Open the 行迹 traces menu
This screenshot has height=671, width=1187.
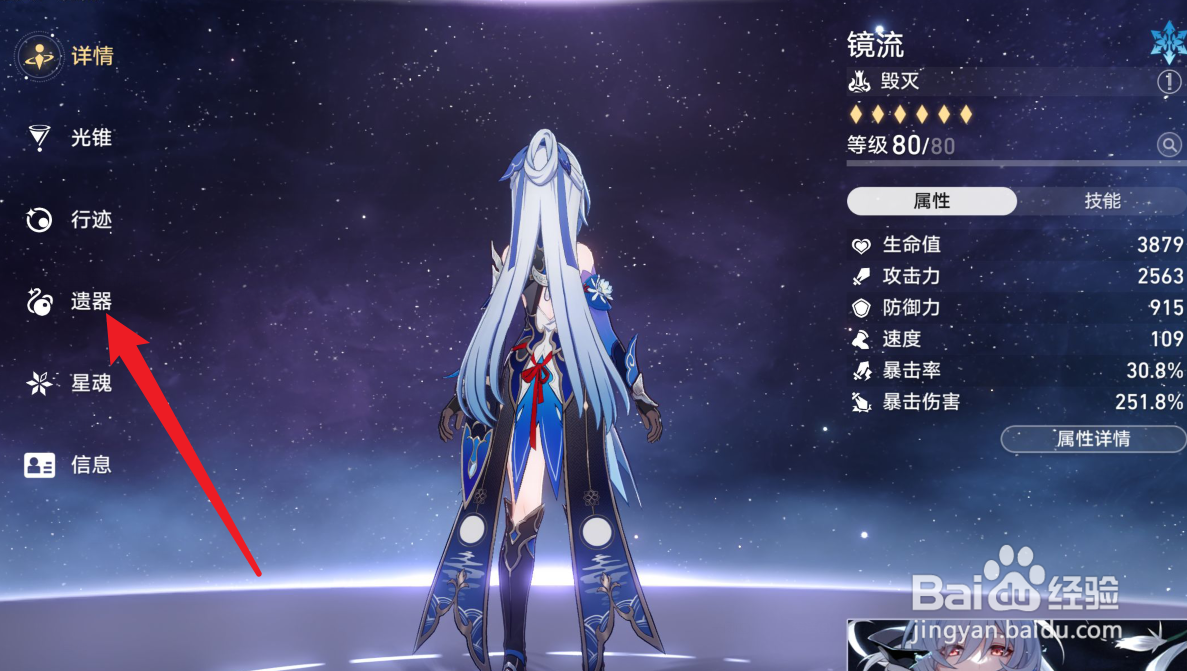point(70,220)
